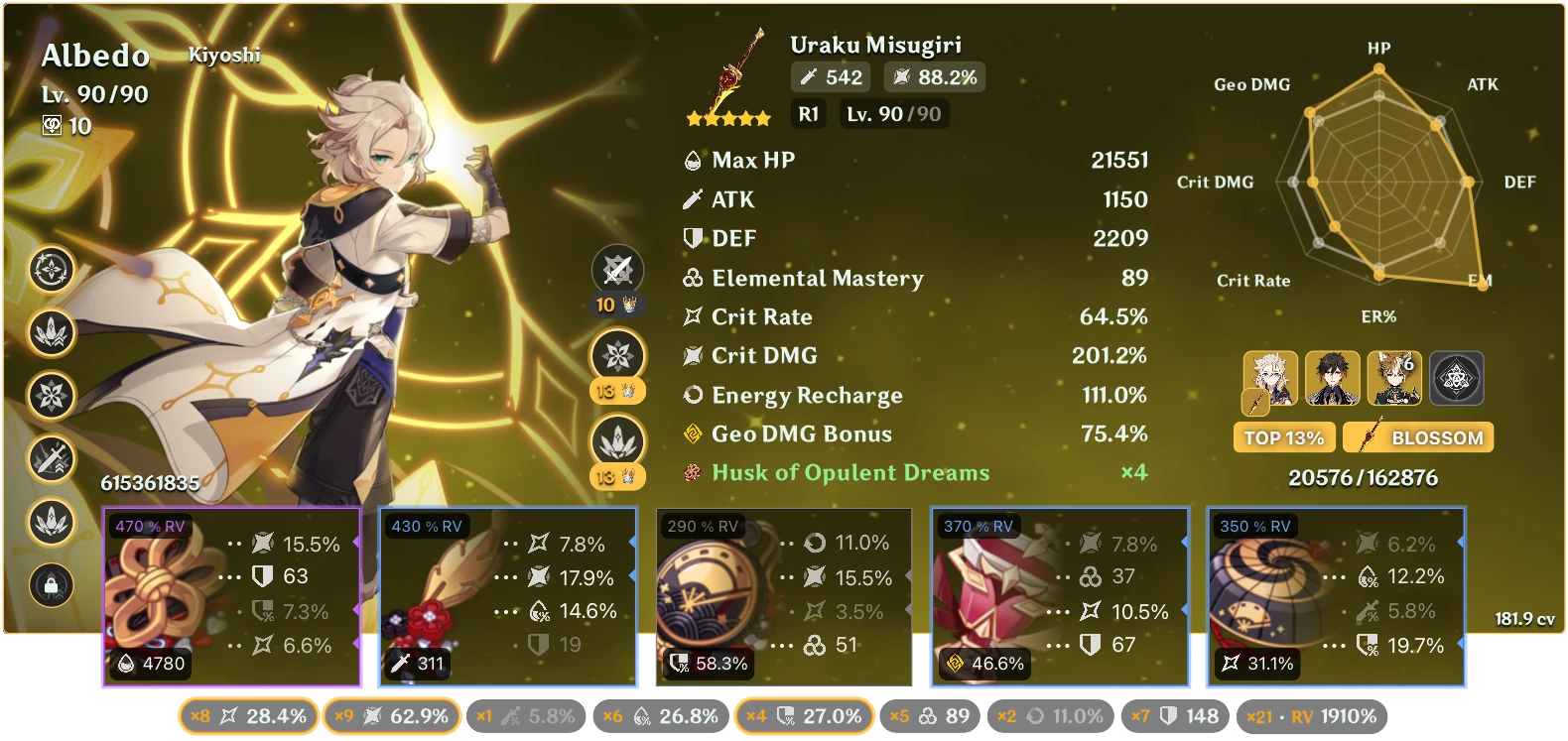Toggle the highlighted ×9 Crit DMG substat badge
This screenshot has width=1568, height=741.
(x=392, y=714)
